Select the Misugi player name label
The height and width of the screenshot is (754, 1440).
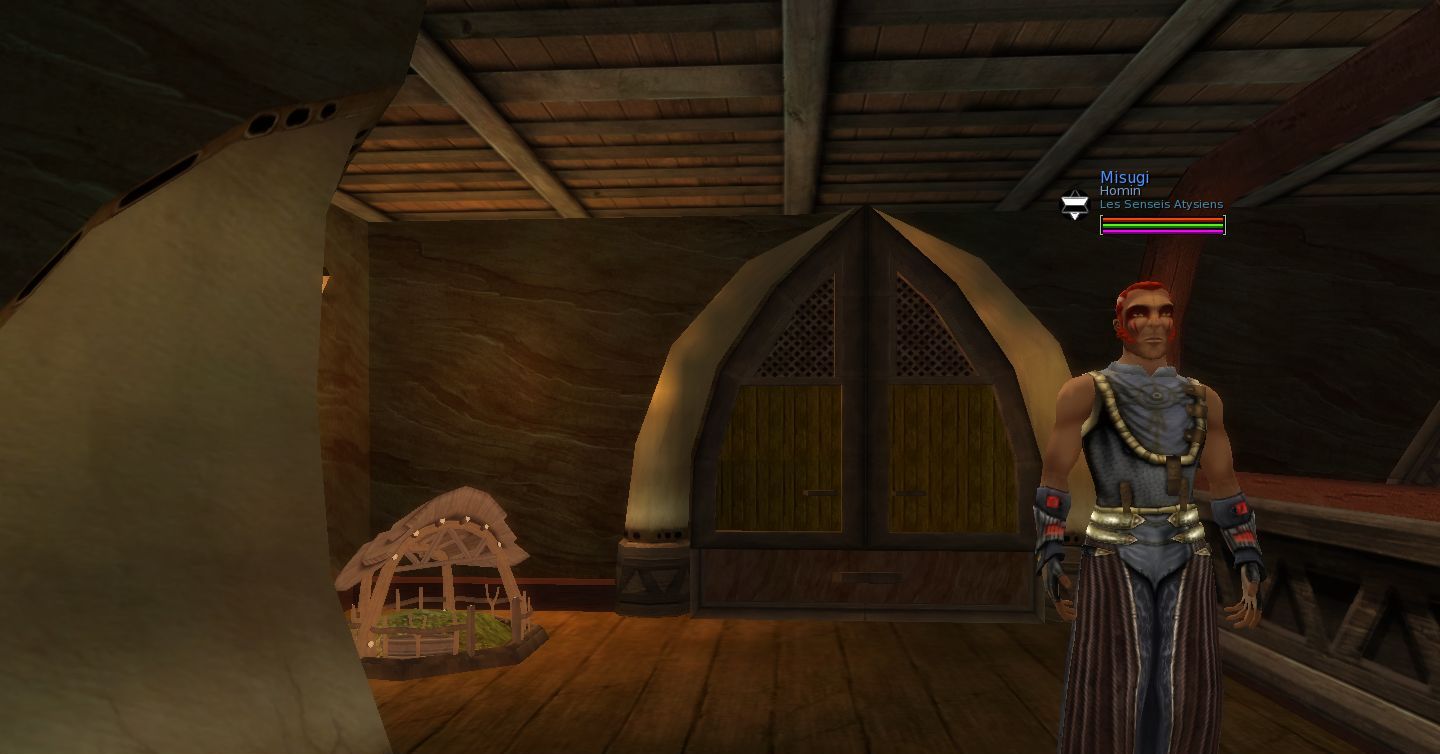pos(1124,178)
